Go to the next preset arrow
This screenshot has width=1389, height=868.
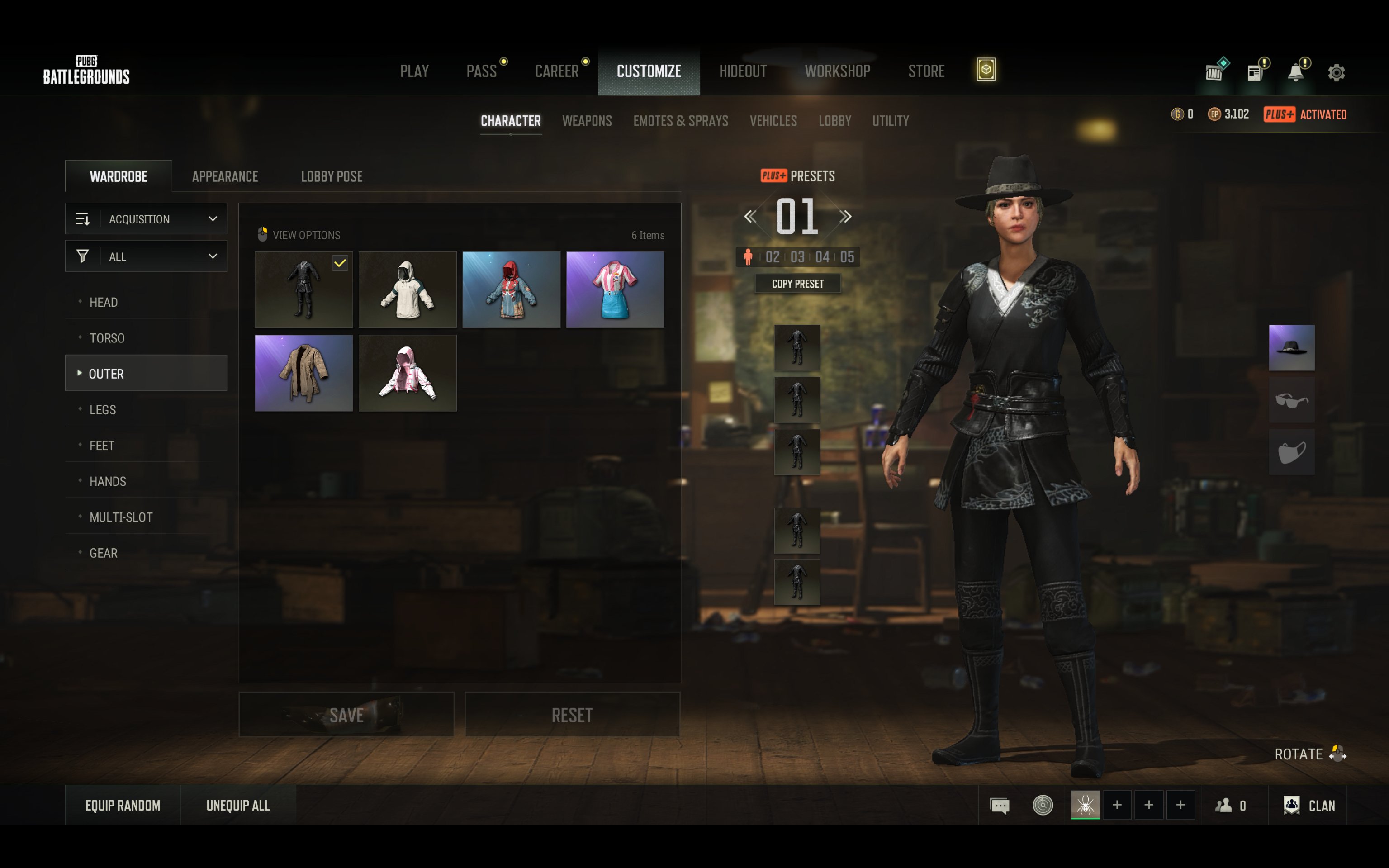[x=845, y=216]
